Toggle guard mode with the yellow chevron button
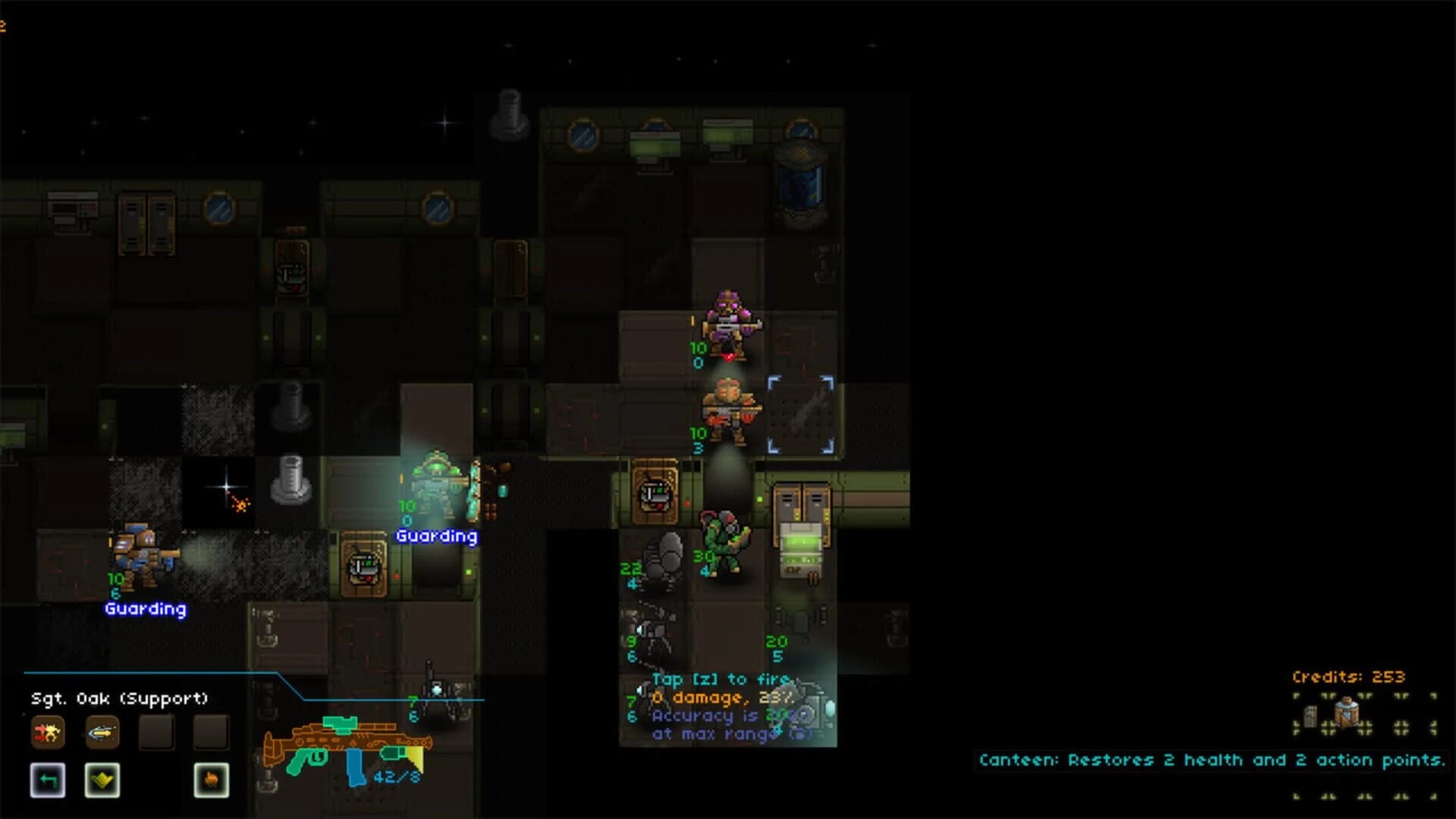The image size is (1456, 819). point(103,780)
